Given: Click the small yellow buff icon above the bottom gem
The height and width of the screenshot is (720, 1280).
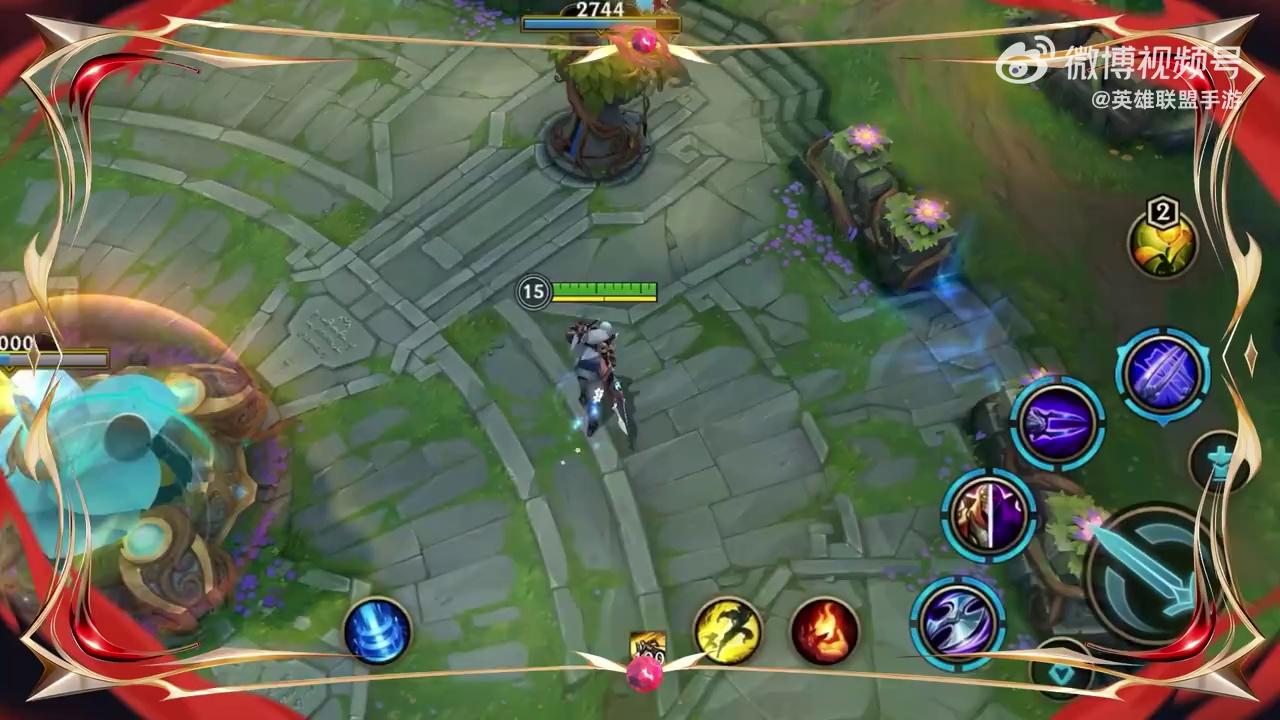Looking at the screenshot, I should pyautogui.click(x=648, y=646).
